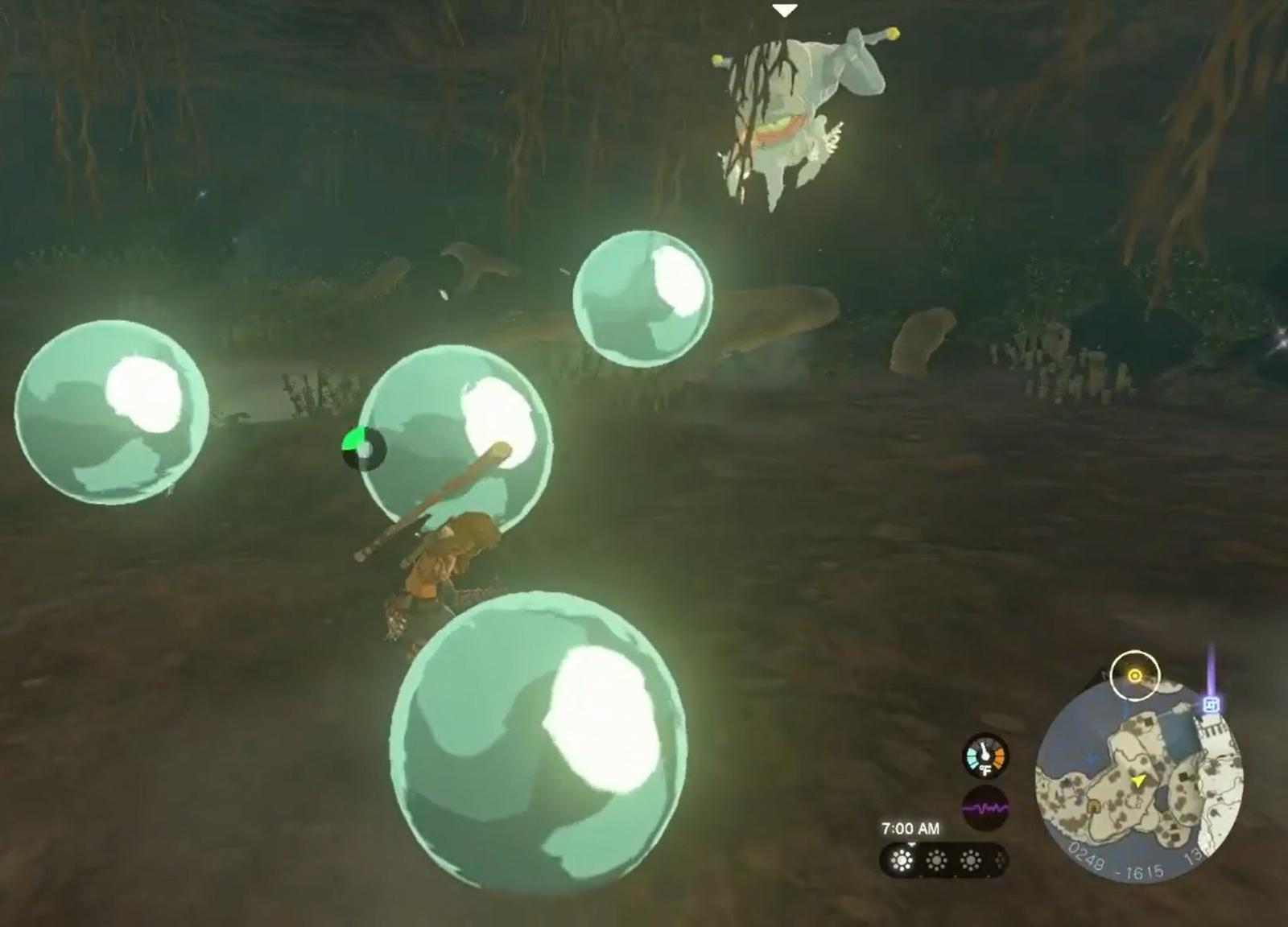This screenshot has width=1288, height=927.
Task: Click the Fahrenheit temperature gauge icon
Action: pyautogui.click(x=986, y=755)
